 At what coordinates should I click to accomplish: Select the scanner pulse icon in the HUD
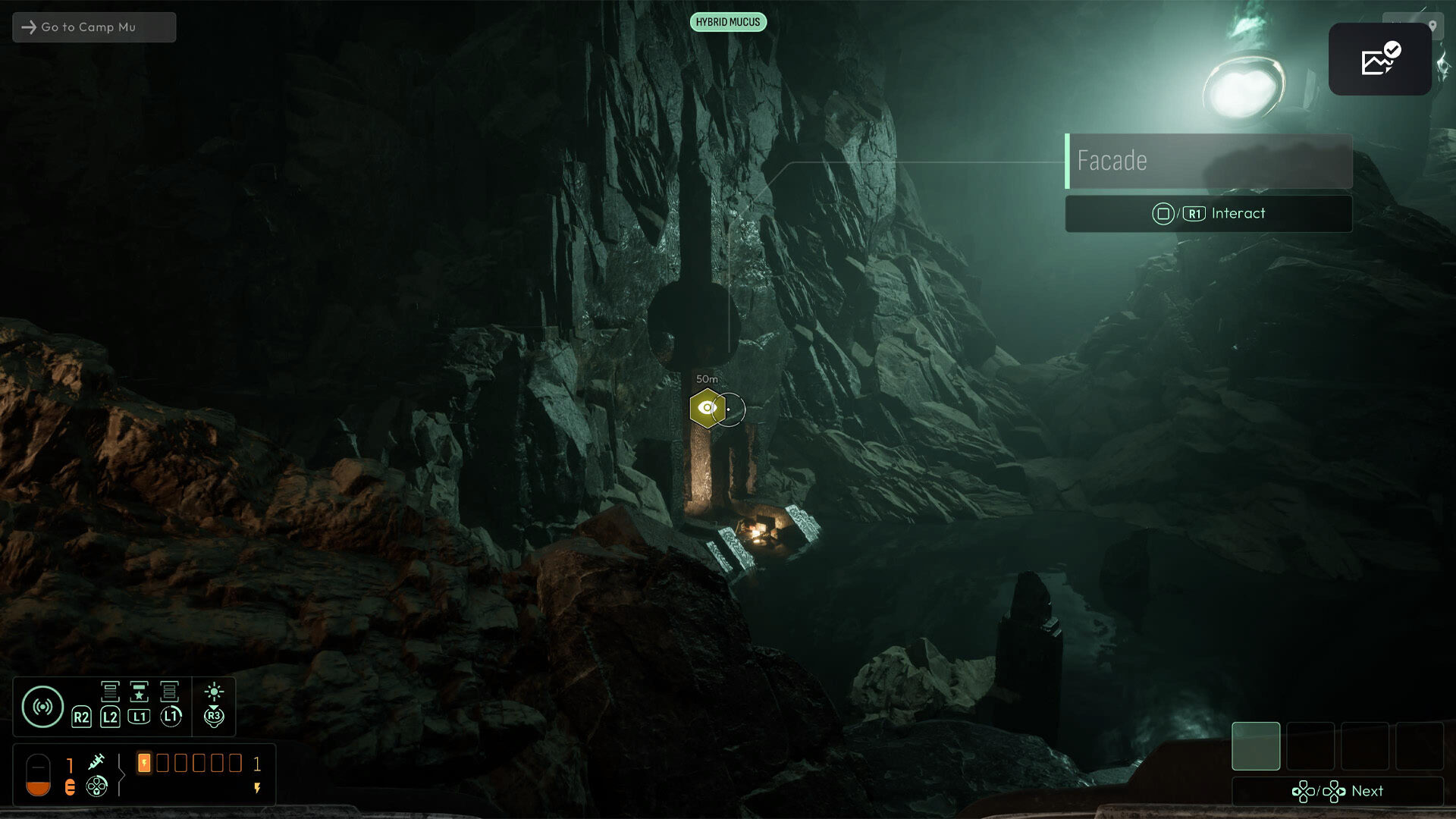click(42, 707)
